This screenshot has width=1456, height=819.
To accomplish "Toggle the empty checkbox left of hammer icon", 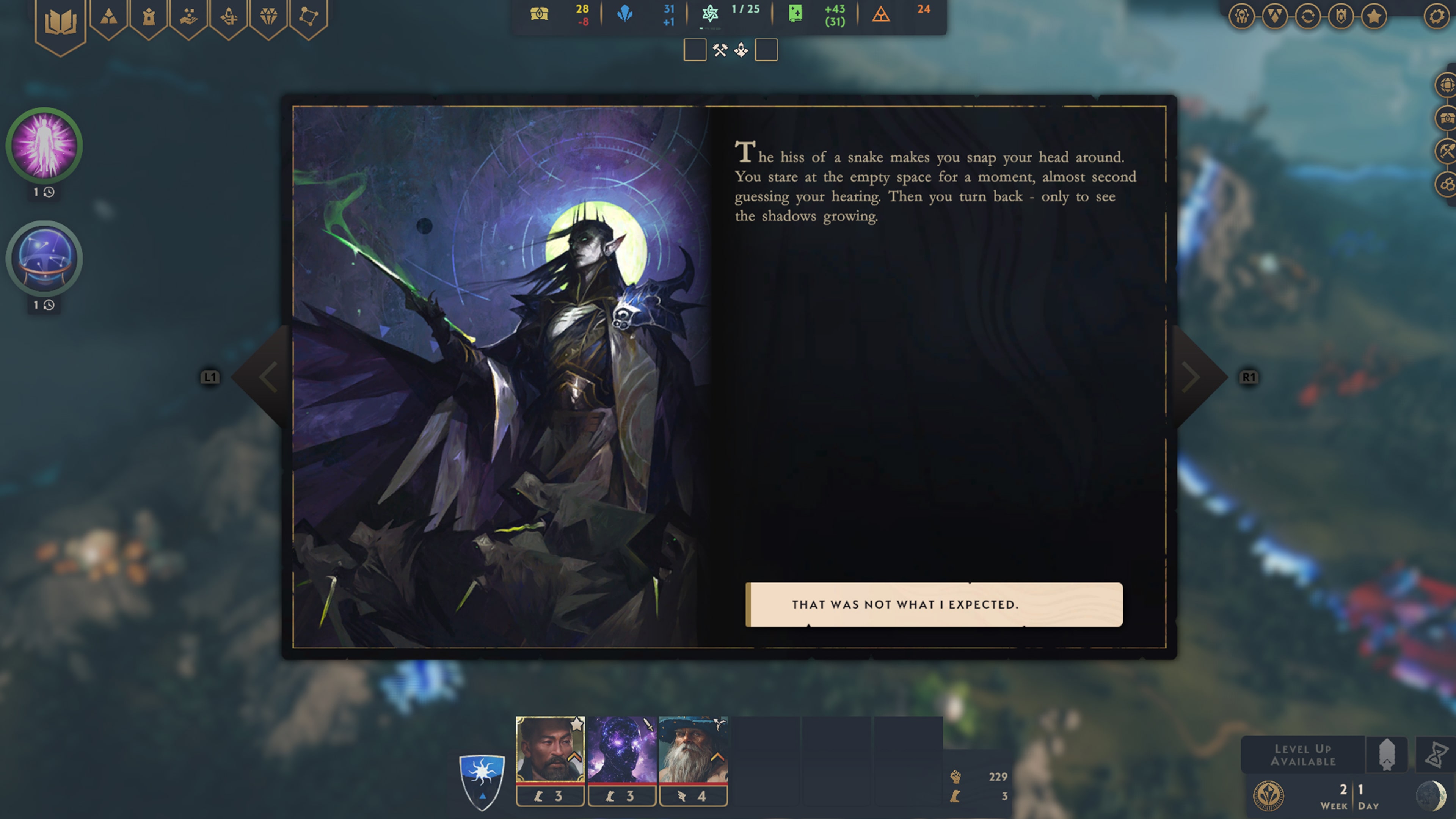I will (695, 50).
